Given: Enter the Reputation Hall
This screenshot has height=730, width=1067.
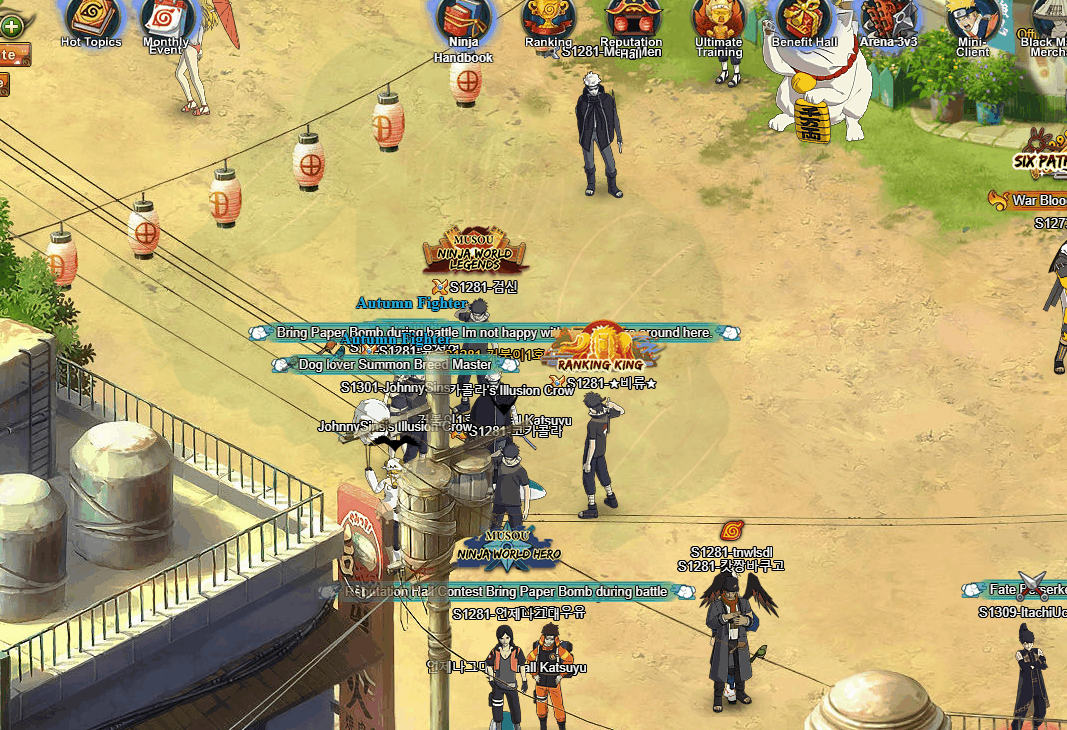Looking at the screenshot, I should pos(631,17).
